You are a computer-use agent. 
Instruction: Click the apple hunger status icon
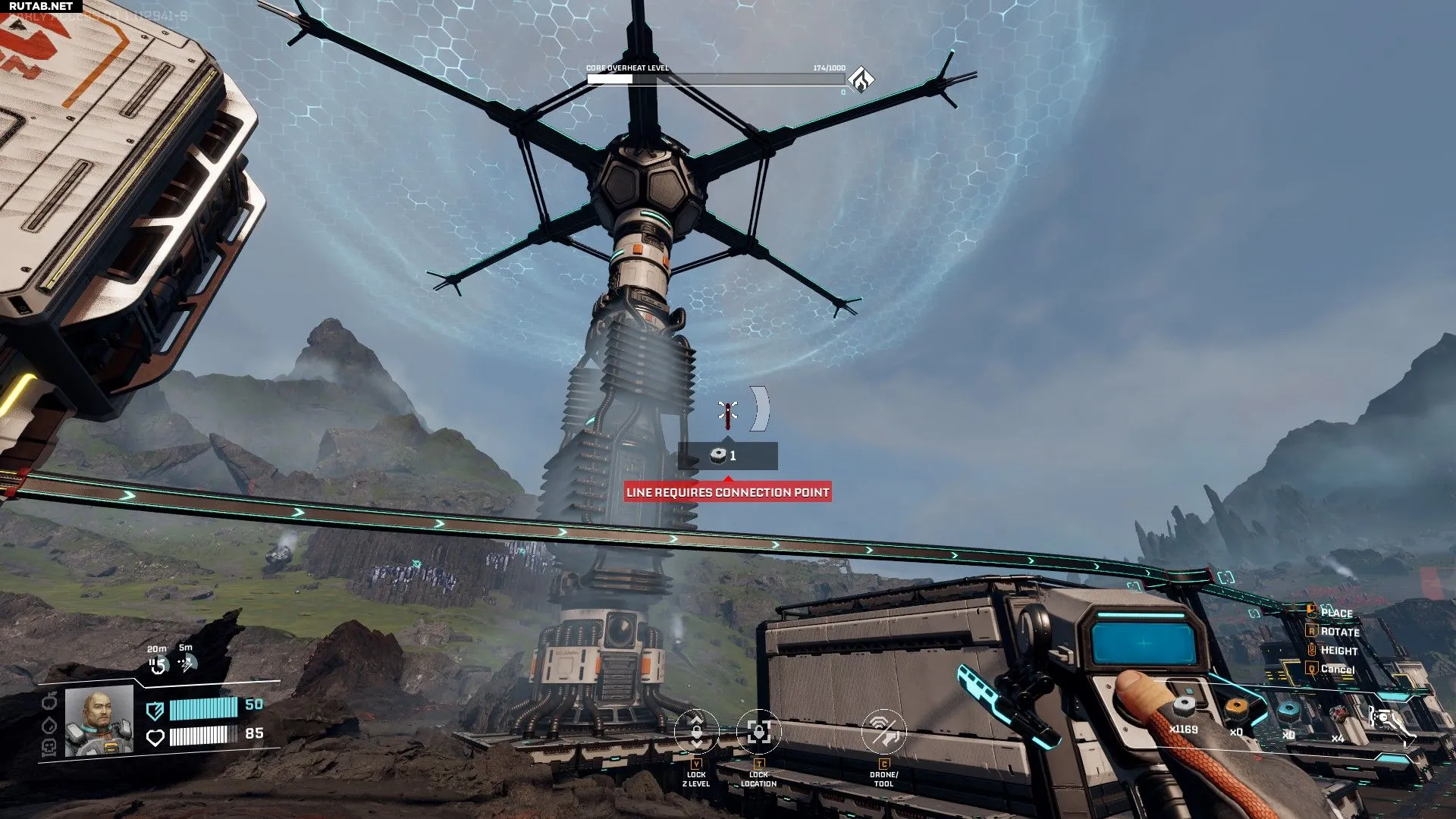(x=49, y=700)
